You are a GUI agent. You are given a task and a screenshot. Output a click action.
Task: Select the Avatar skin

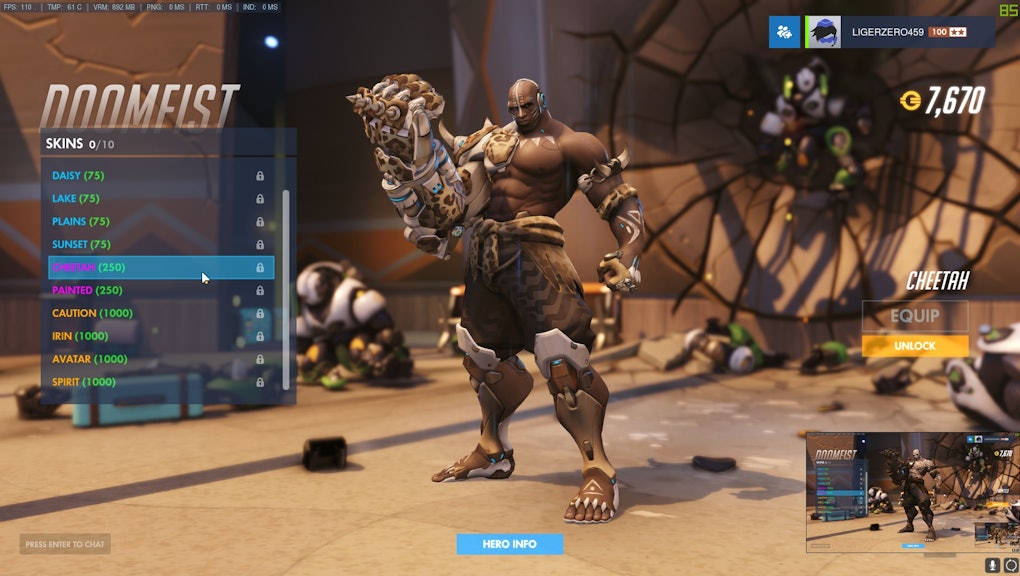tap(90, 360)
